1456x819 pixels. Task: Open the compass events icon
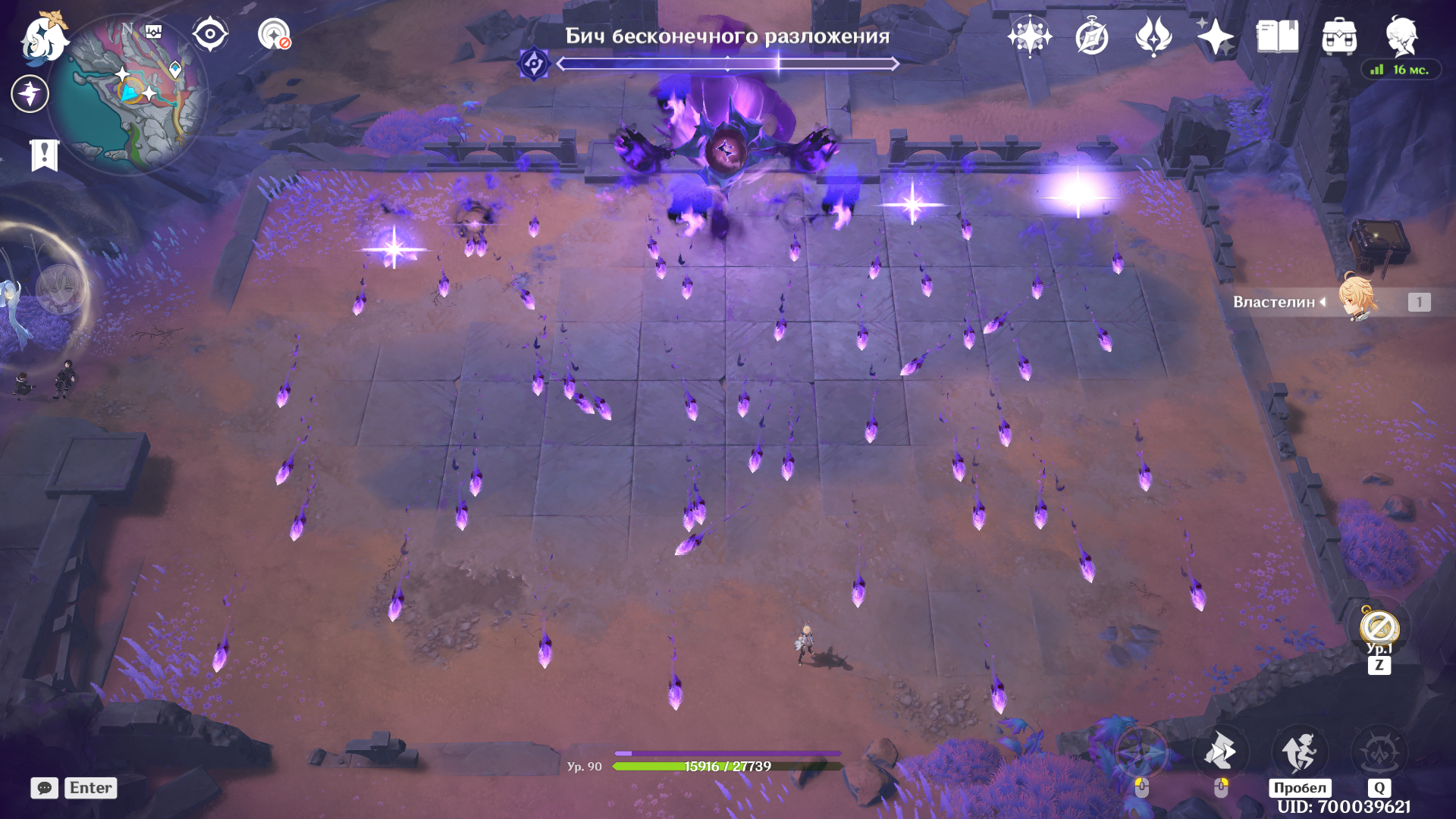[1092, 36]
